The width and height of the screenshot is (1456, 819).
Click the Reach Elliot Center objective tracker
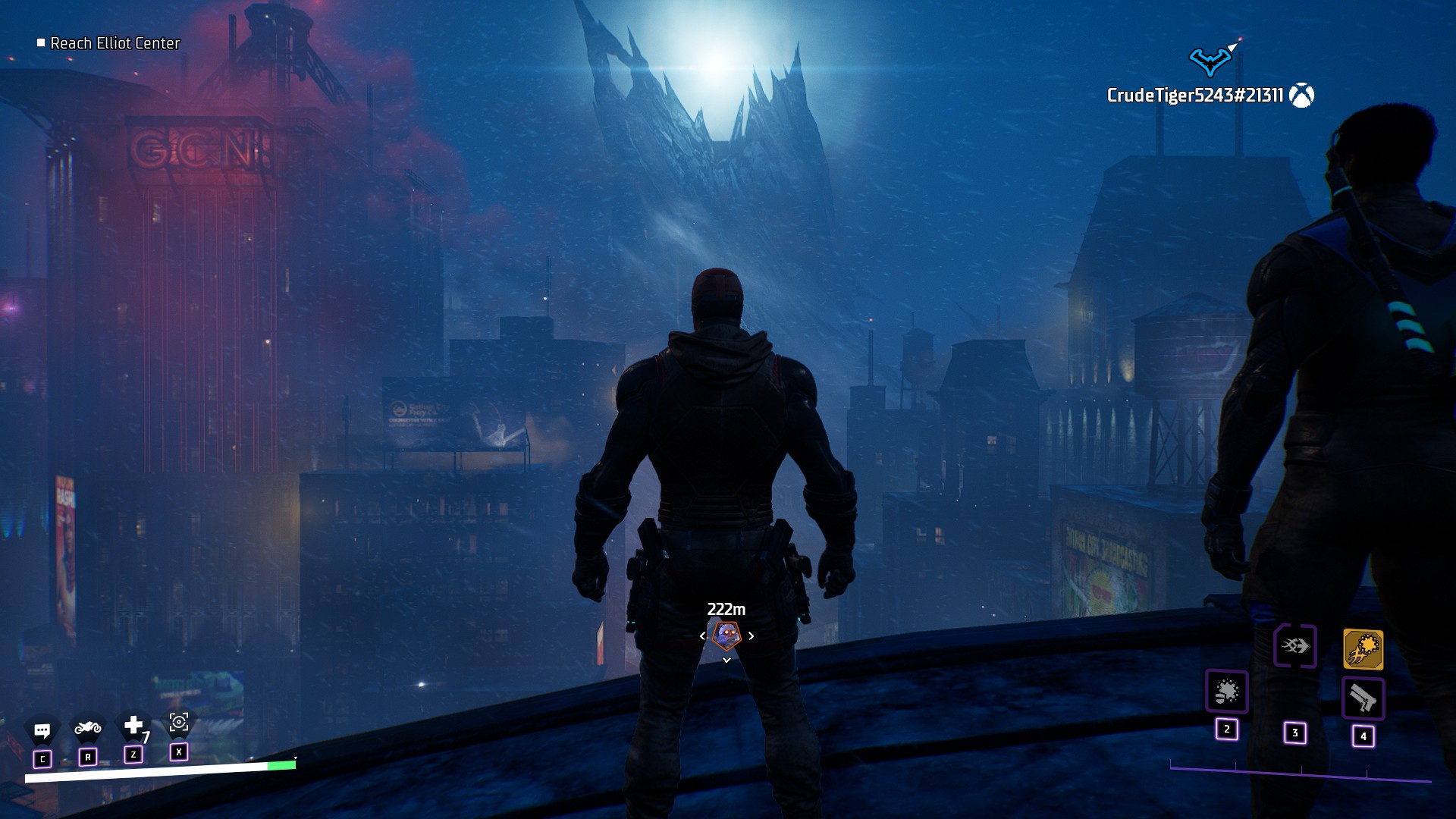[115, 43]
